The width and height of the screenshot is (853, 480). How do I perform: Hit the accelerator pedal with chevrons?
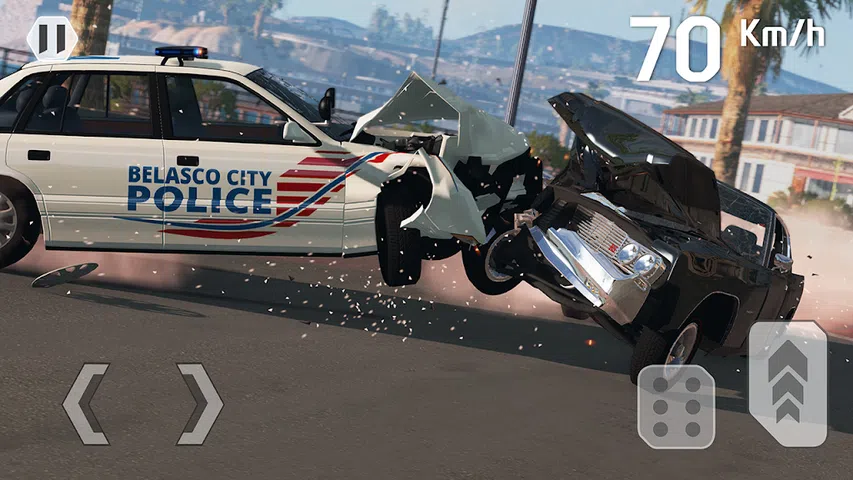click(788, 383)
